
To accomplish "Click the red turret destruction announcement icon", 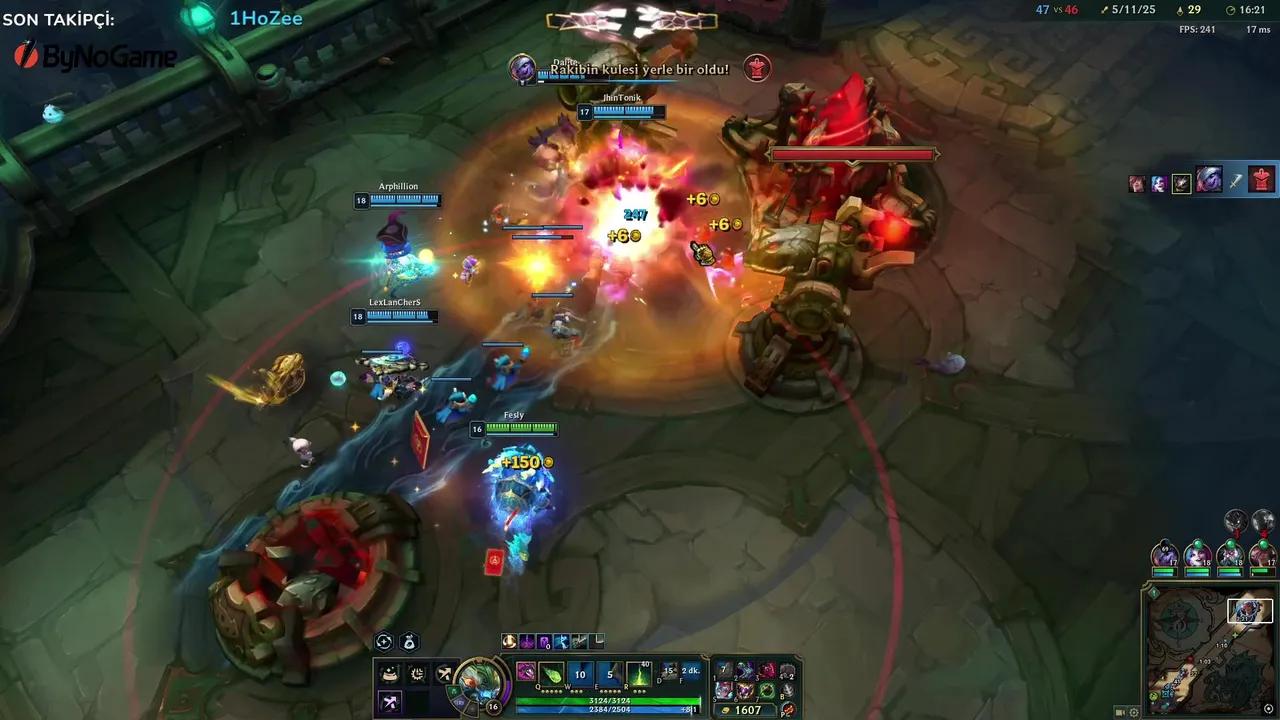I will point(757,69).
